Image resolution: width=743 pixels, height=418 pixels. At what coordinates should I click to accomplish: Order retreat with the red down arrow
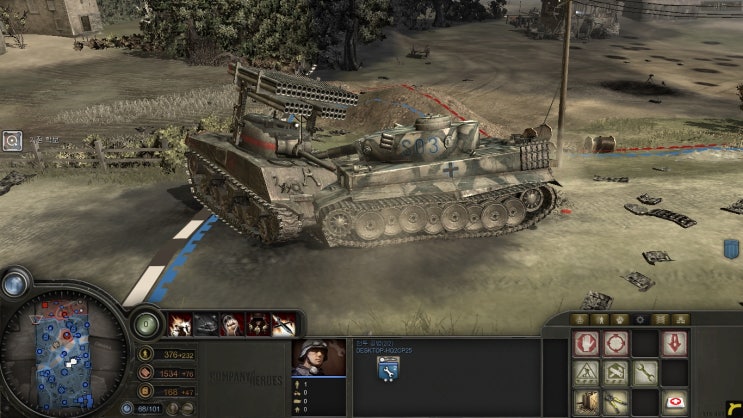pyautogui.click(x=674, y=344)
